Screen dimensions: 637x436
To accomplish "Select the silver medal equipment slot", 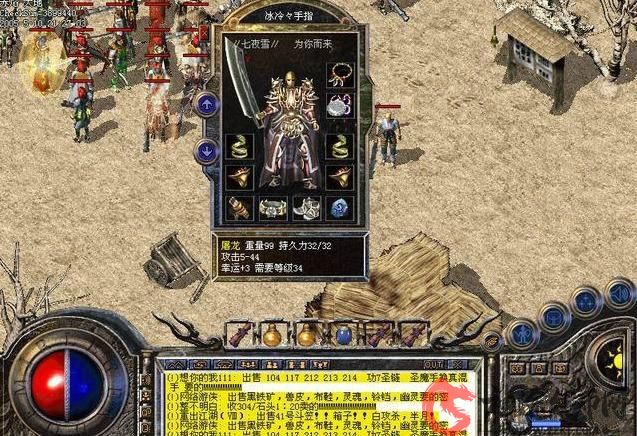I will (339, 106).
